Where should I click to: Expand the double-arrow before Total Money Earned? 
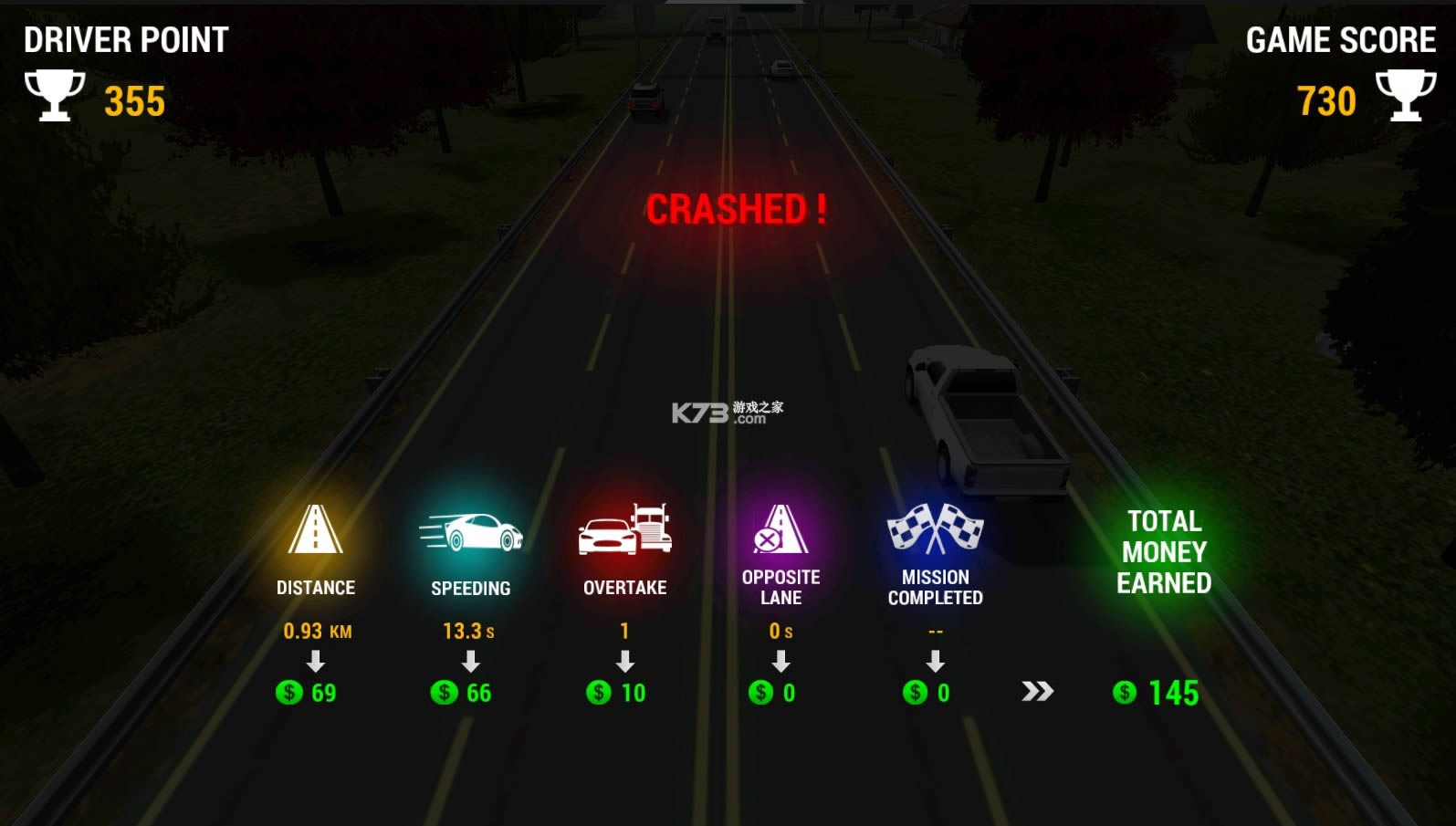coord(1034,693)
